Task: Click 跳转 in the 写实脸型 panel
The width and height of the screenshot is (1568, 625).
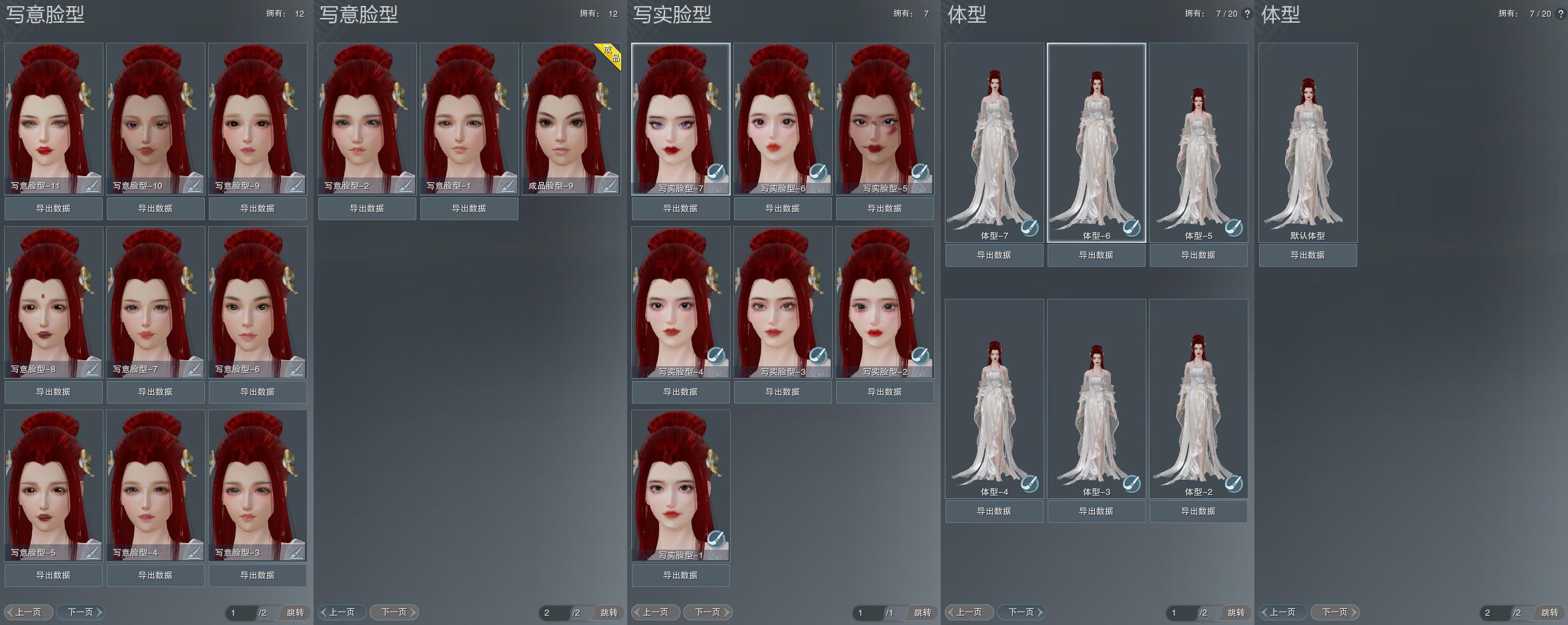Action: 922,613
